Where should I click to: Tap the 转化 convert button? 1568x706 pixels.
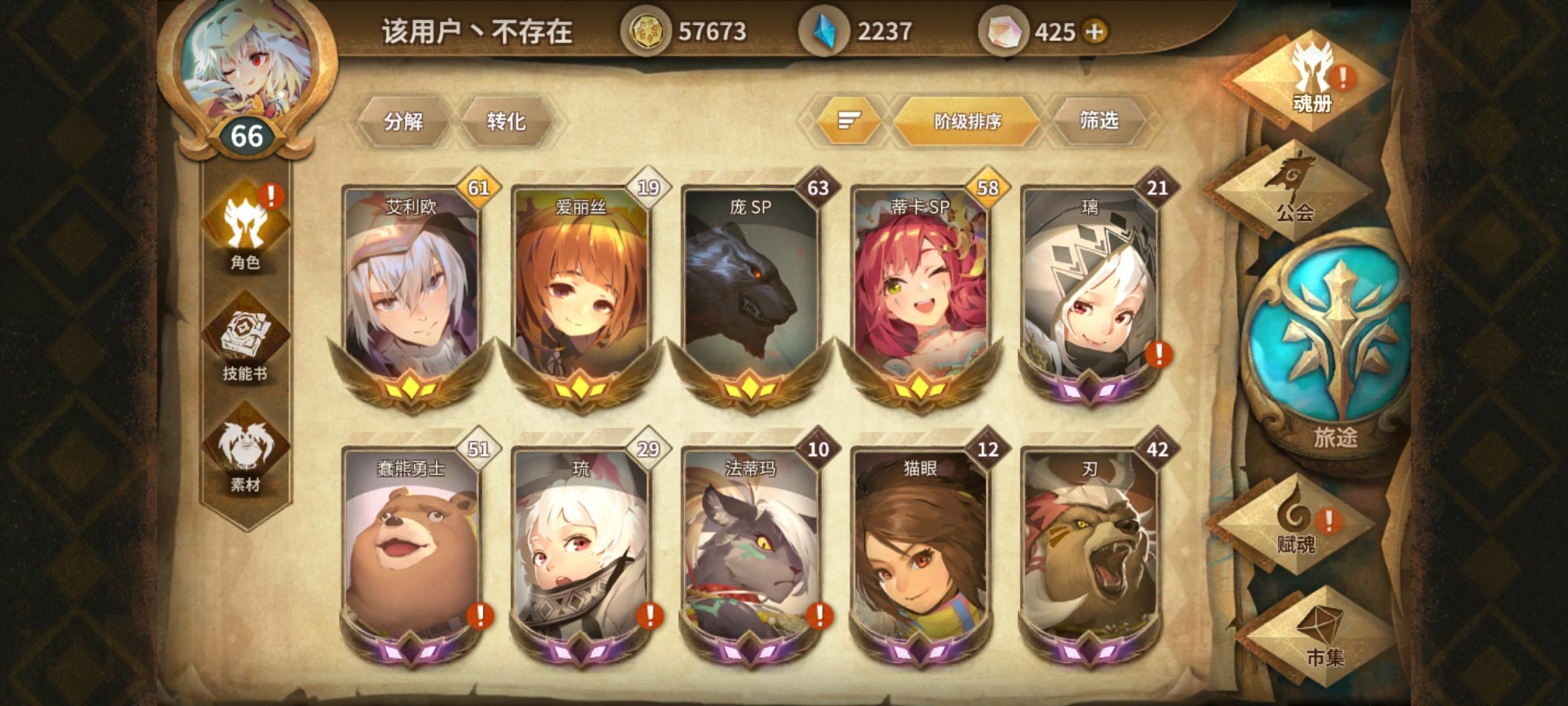click(505, 121)
